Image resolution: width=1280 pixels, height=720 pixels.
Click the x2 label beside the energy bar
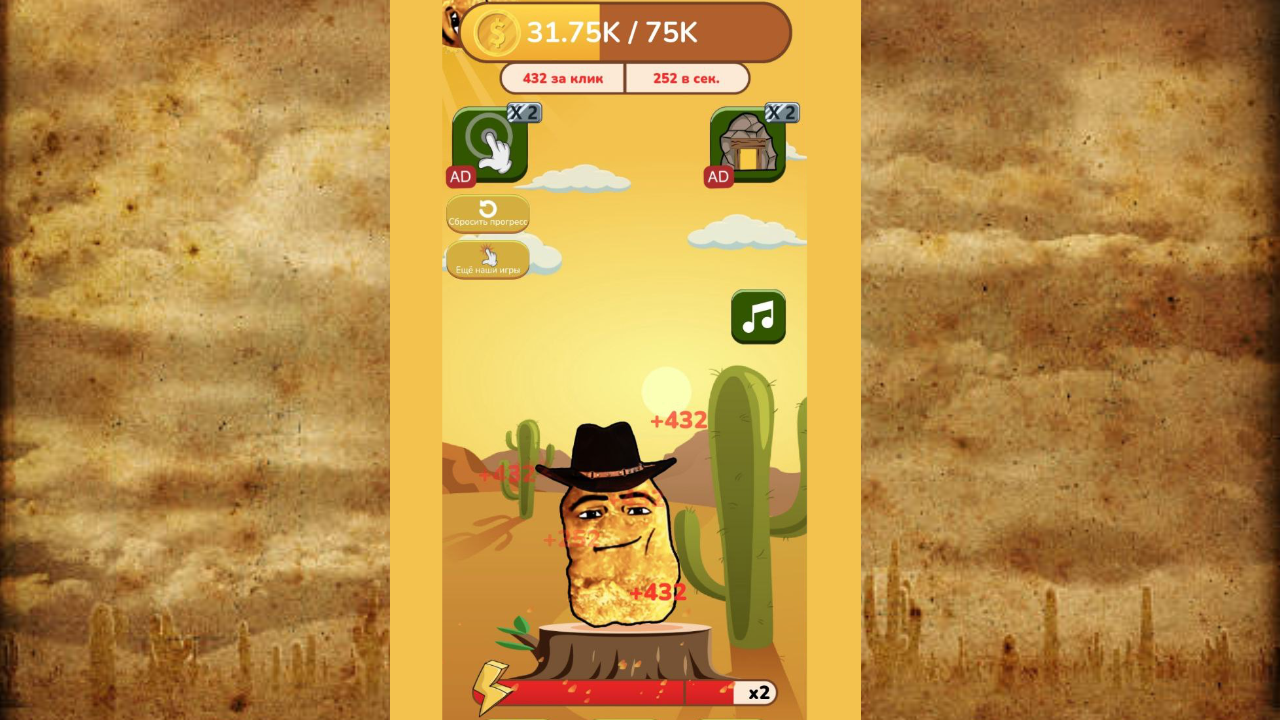click(759, 691)
